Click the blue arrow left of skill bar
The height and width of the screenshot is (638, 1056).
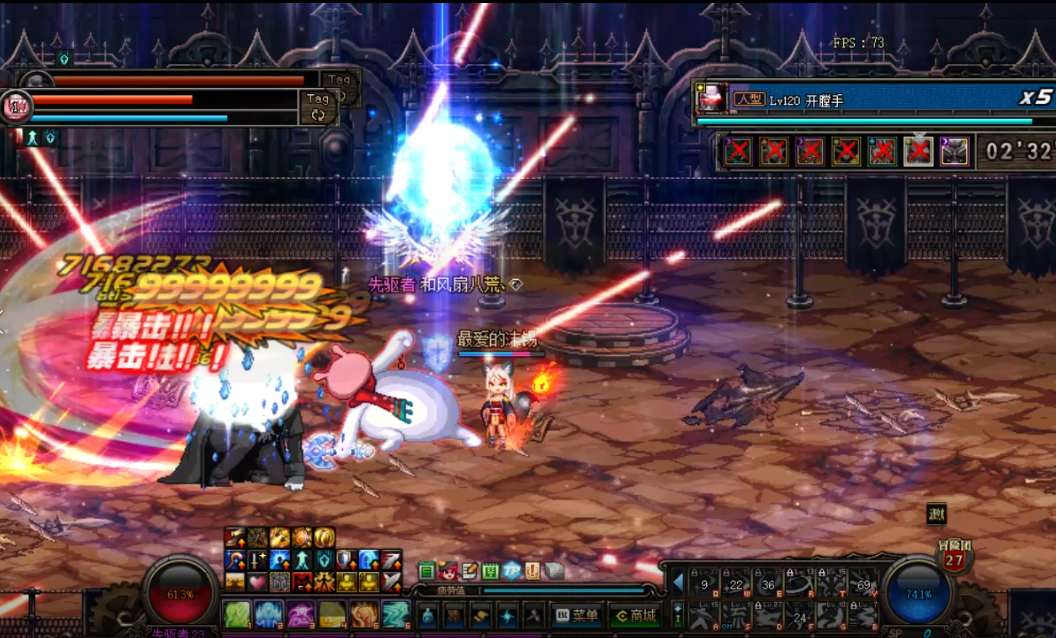tap(677, 582)
